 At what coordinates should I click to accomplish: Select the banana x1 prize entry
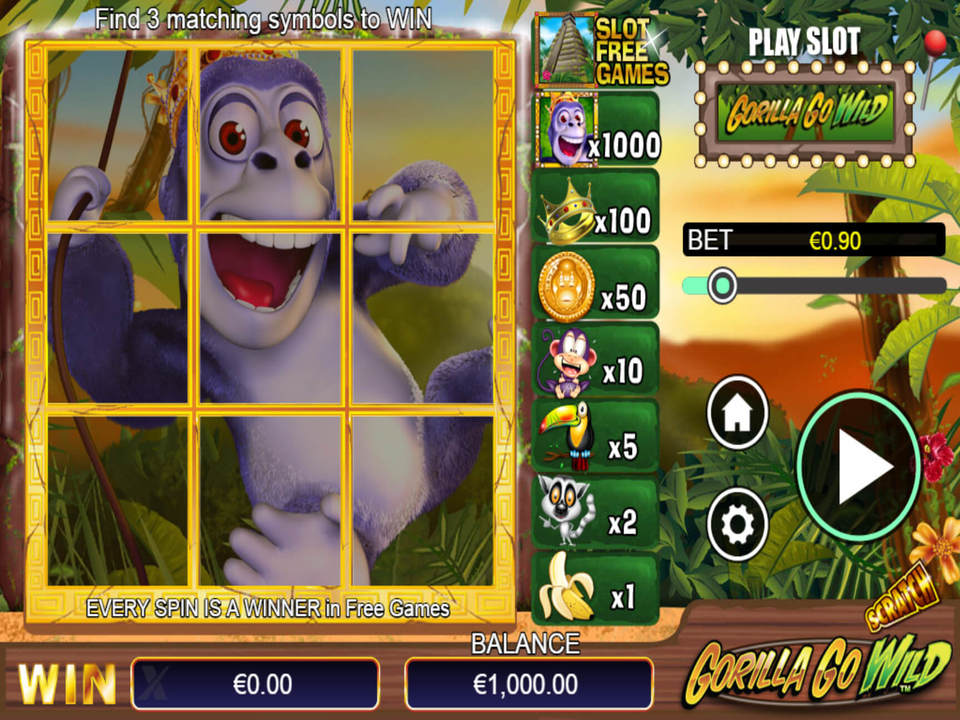coord(596,590)
